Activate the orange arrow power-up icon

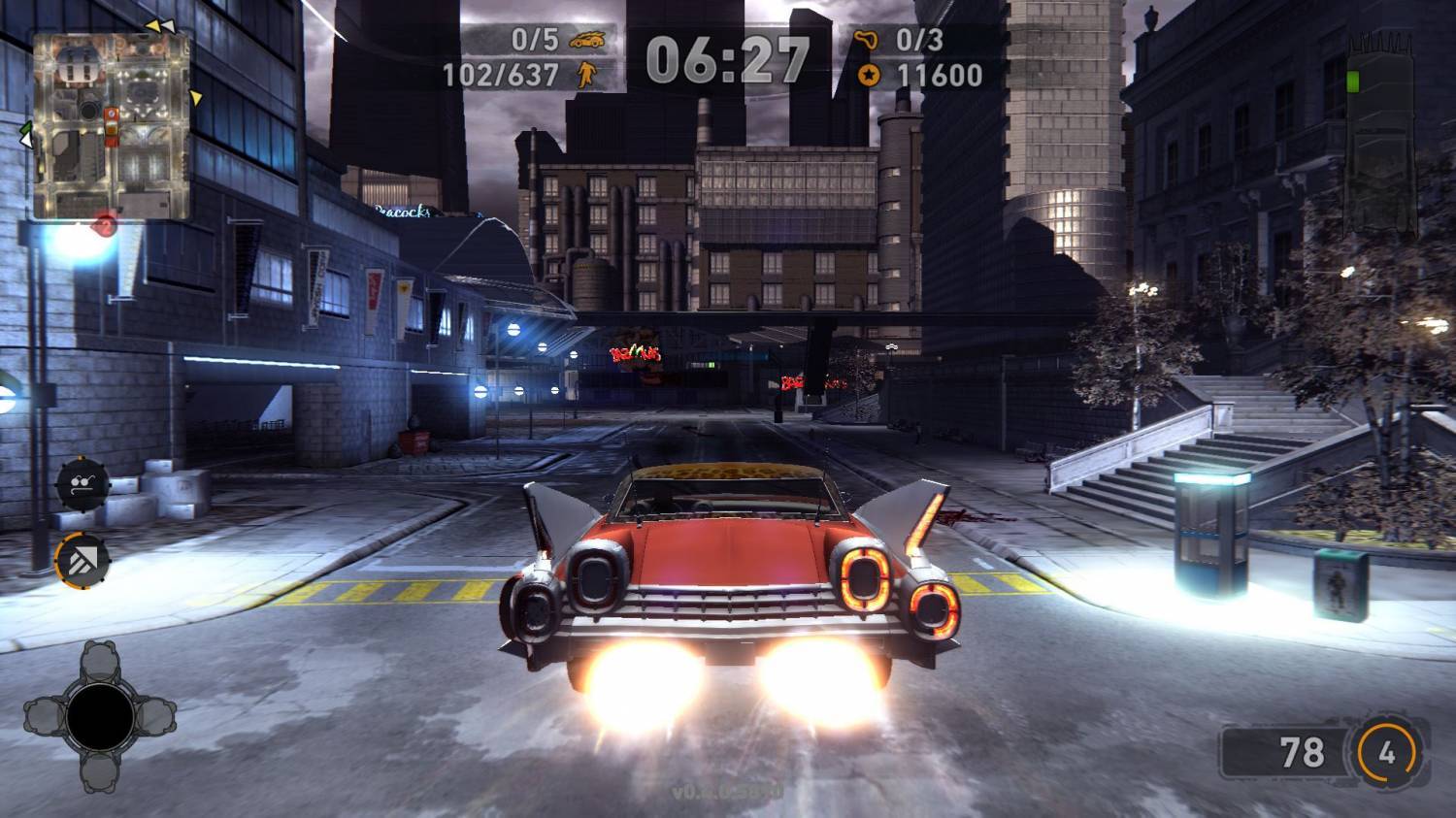coord(82,558)
